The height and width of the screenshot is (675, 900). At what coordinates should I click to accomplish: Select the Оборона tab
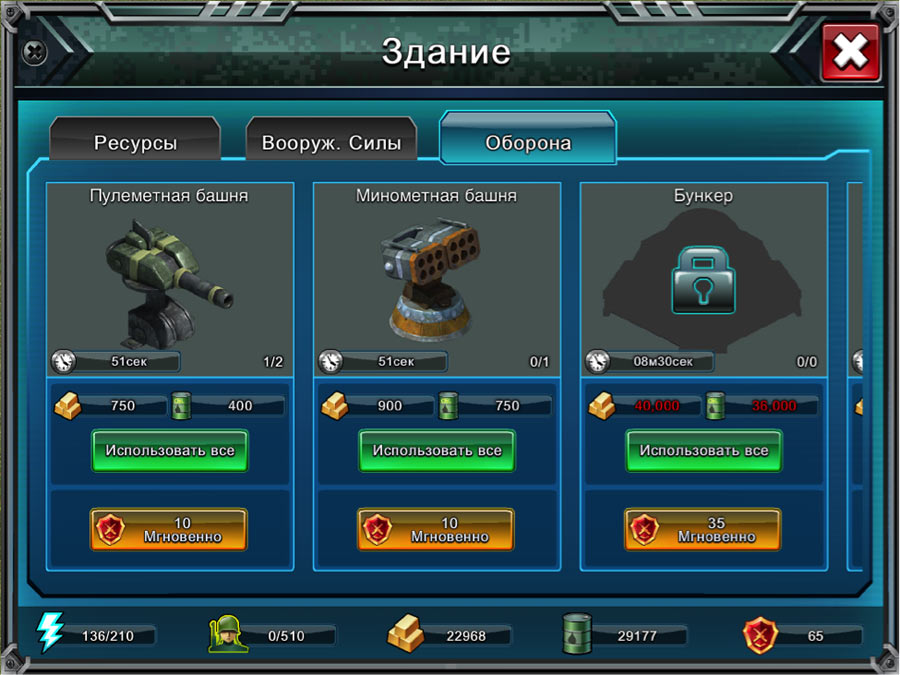(528, 142)
